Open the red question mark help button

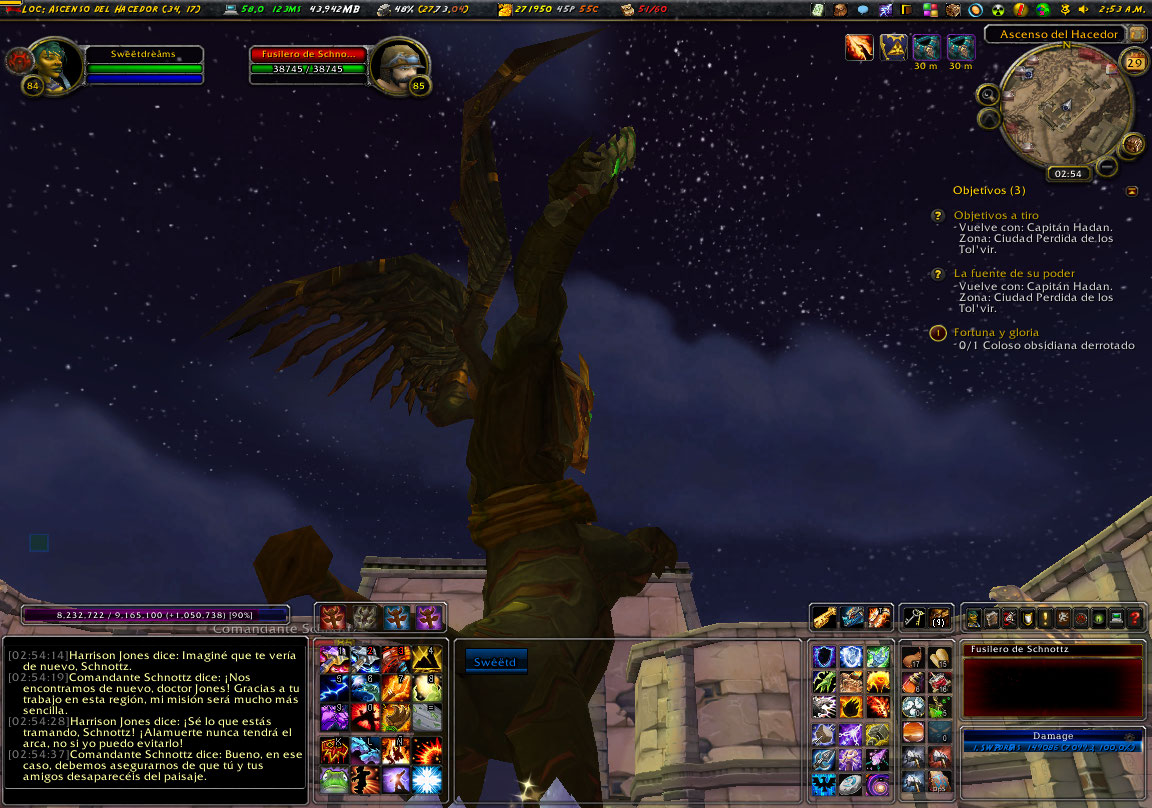point(1134,619)
